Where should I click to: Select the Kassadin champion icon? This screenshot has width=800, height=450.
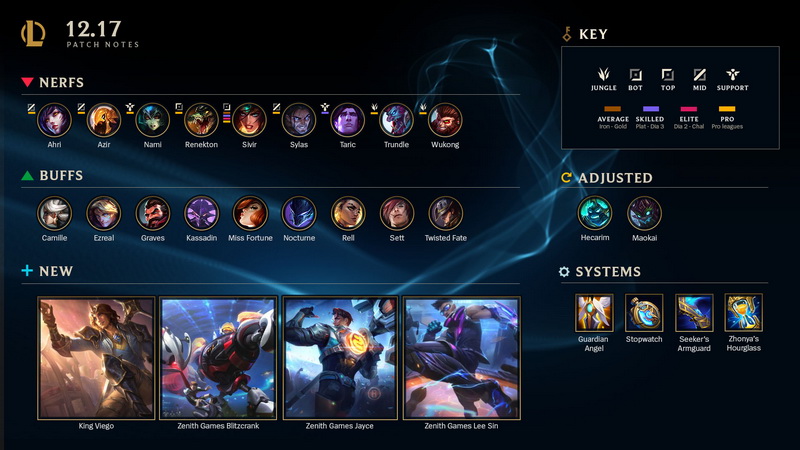click(201, 213)
